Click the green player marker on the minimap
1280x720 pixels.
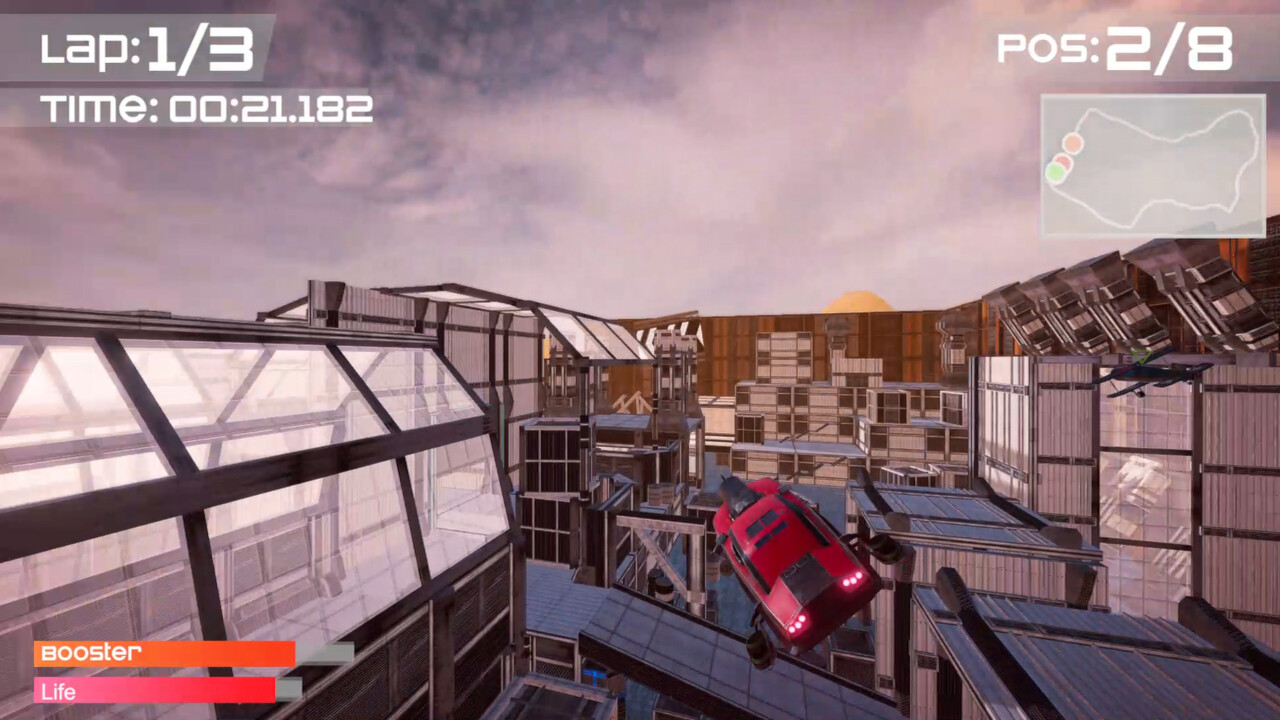click(x=1054, y=170)
